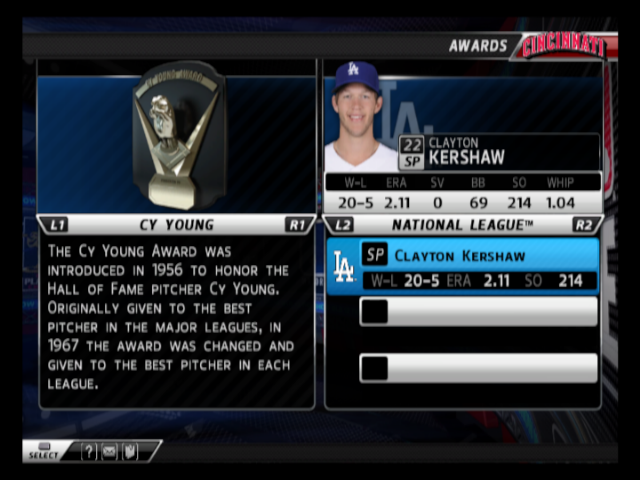Open the envelope mail icon
The image size is (640, 480).
[x=109, y=452]
